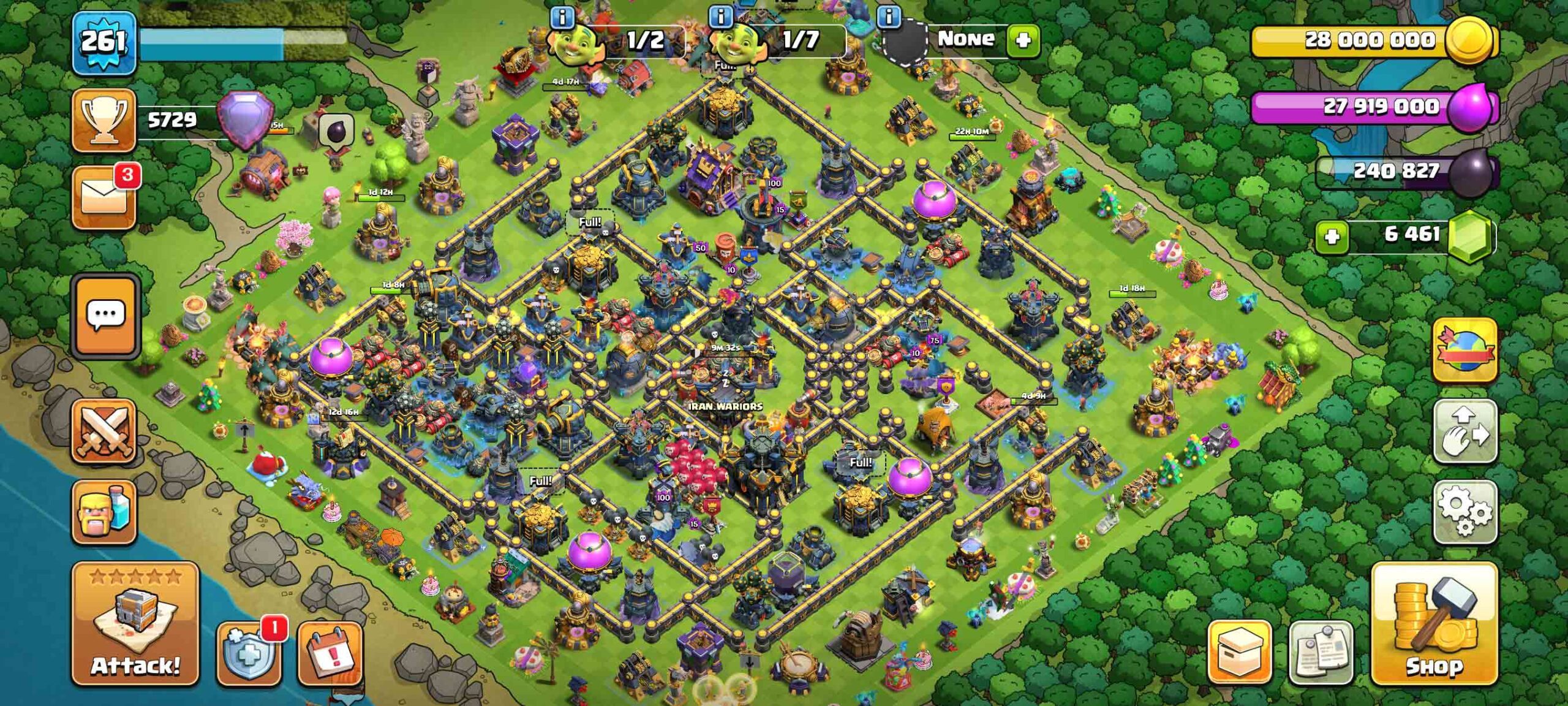Open the shield info button
Viewport: 1568px width, 706px height.
tap(249, 652)
